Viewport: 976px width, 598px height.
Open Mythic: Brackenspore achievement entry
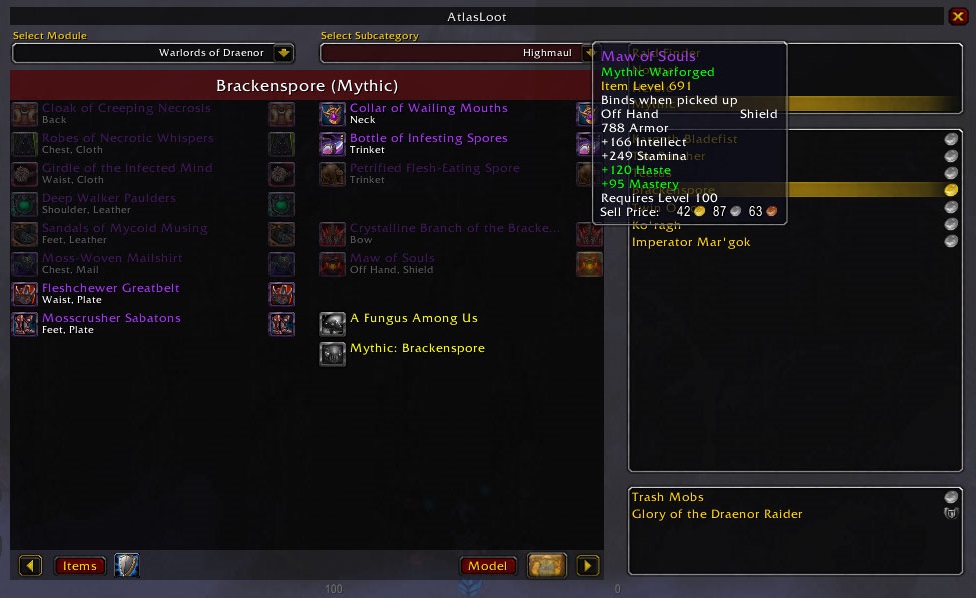[x=417, y=349]
